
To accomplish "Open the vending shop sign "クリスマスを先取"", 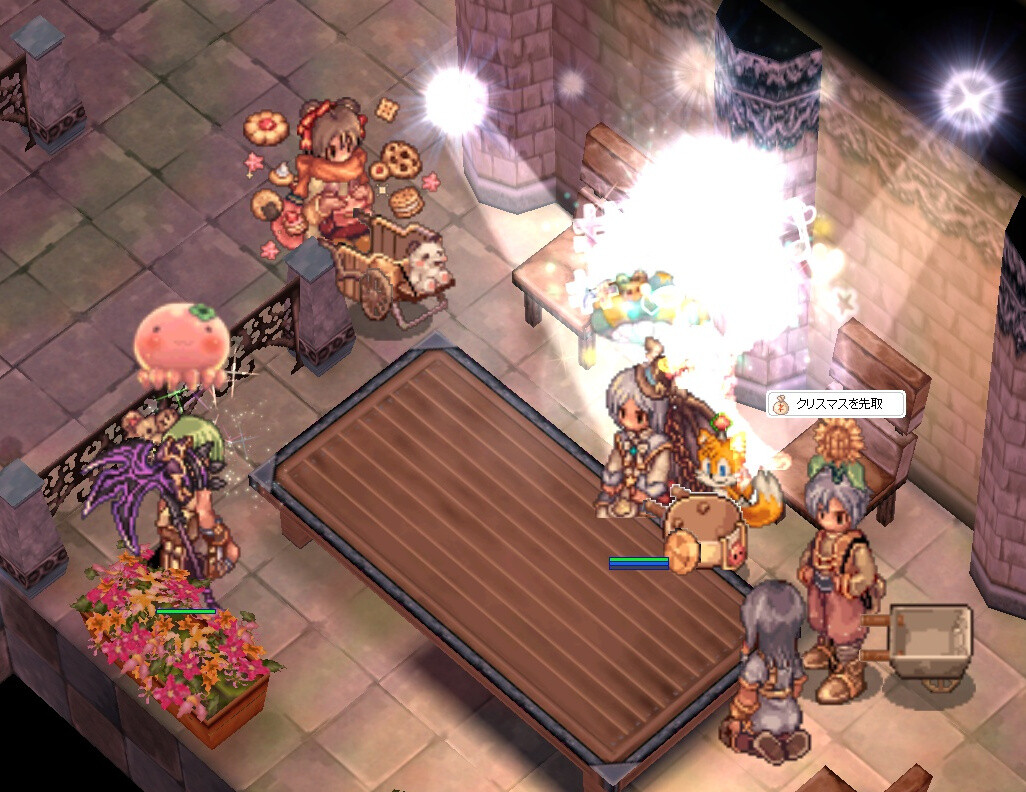I will 837,405.
